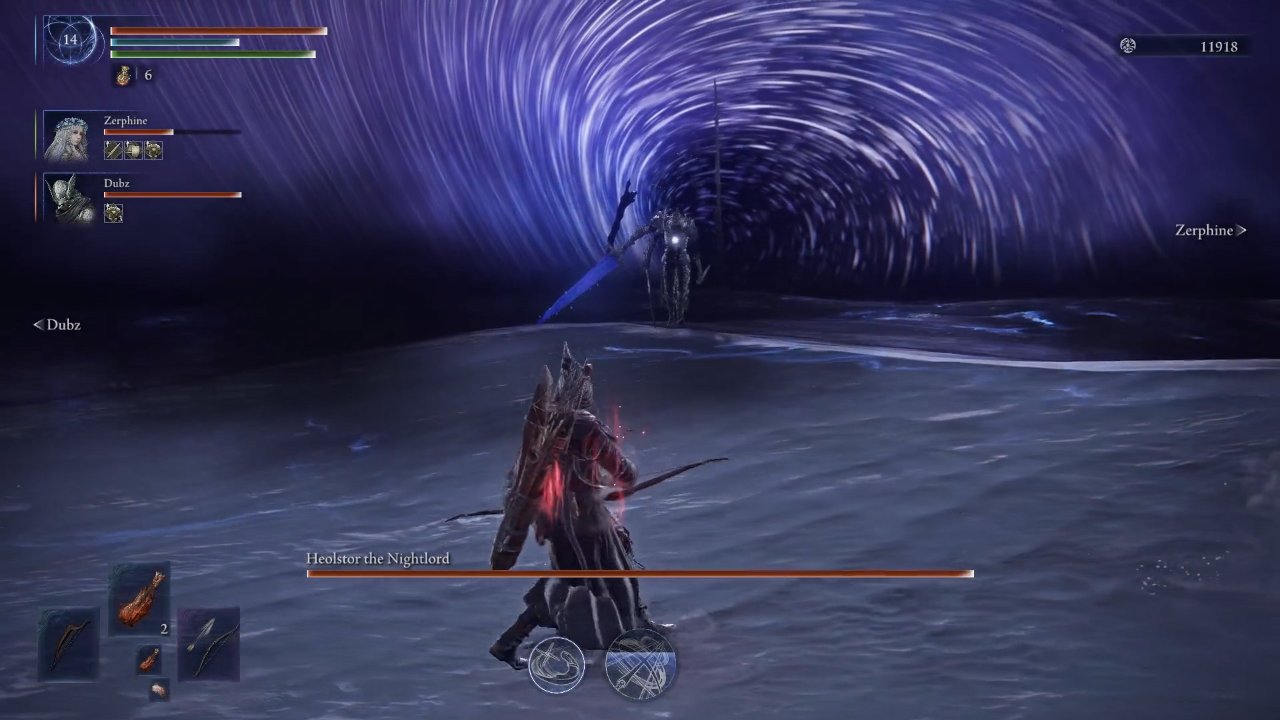Select the right-hand bow and arrow slot

pos(209,643)
